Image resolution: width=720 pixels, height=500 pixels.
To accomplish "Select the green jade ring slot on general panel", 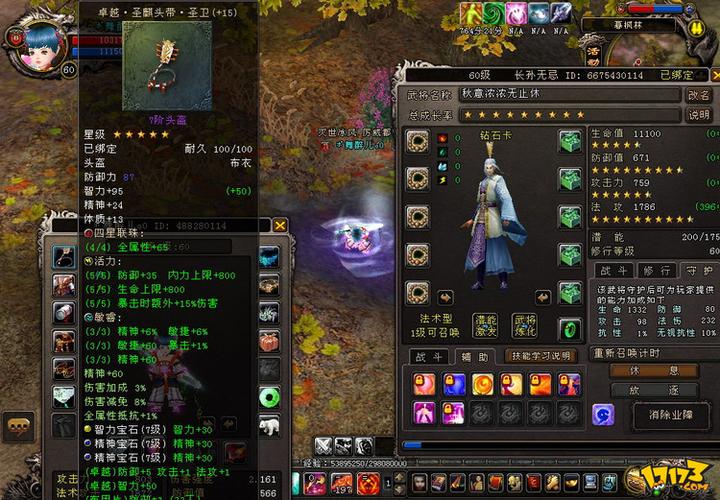I will 570,329.
